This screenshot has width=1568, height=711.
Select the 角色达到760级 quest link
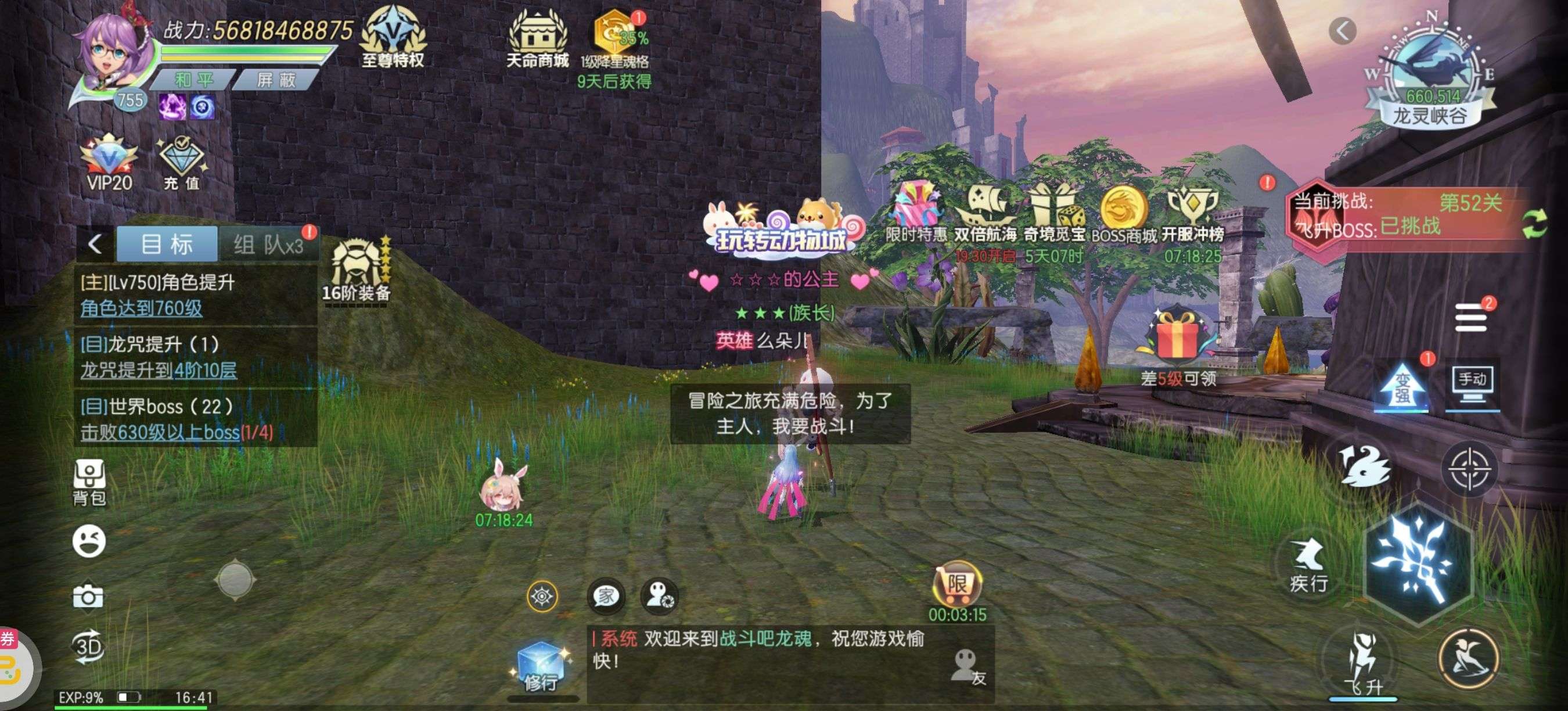141,308
